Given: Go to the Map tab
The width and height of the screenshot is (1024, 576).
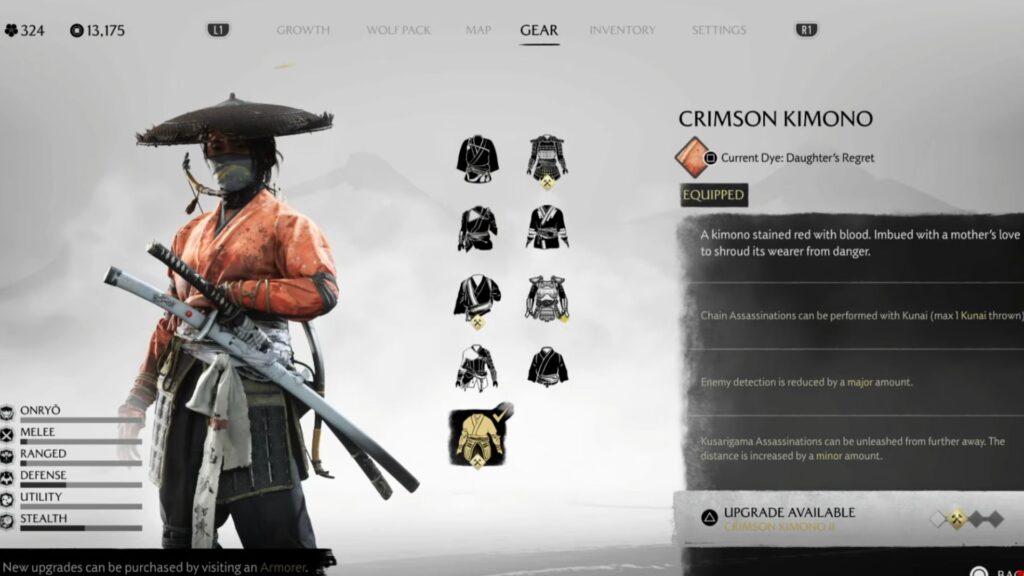Looking at the screenshot, I should (478, 30).
